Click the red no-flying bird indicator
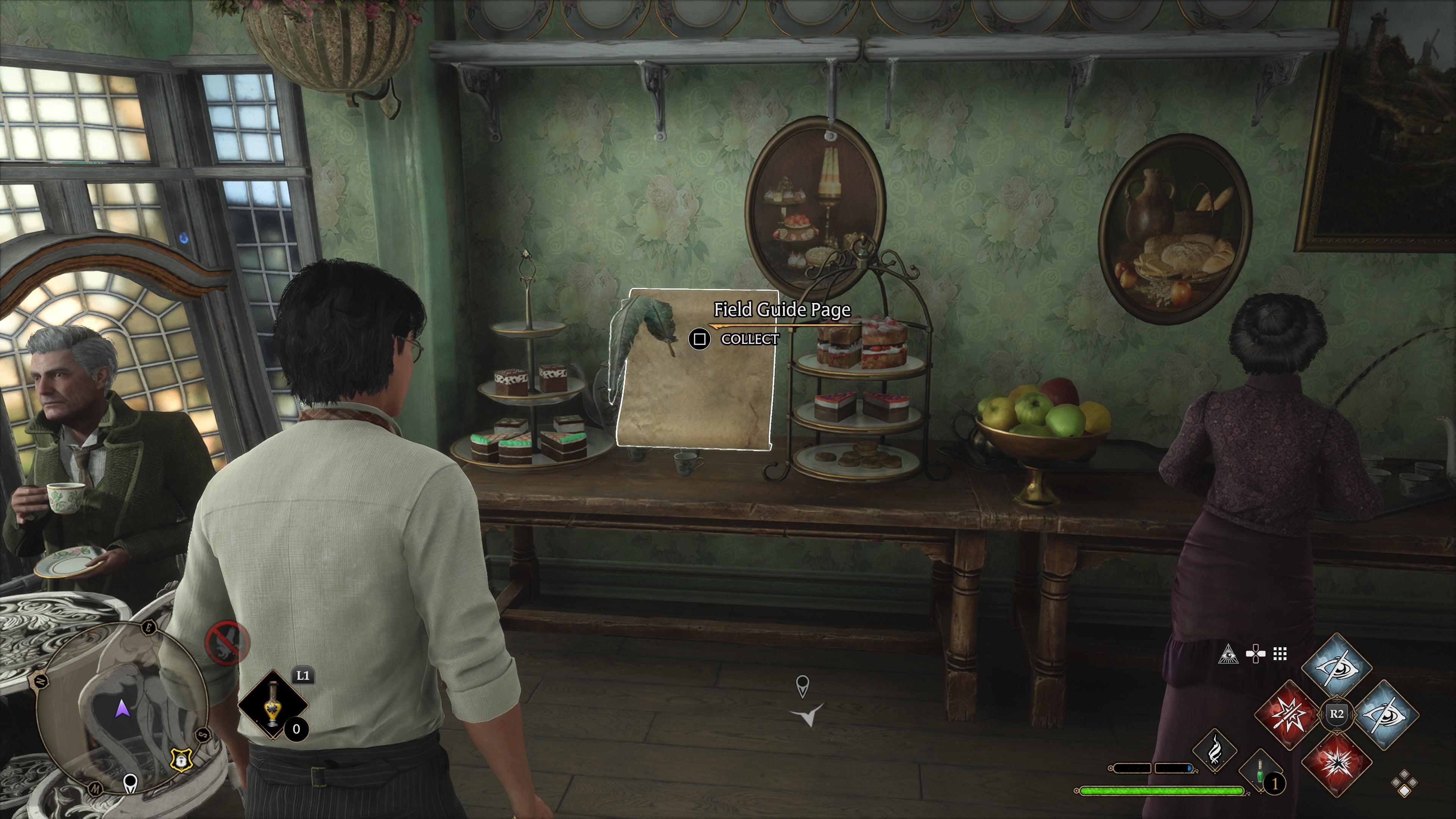Screen dimensions: 1456x819 tap(227, 643)
